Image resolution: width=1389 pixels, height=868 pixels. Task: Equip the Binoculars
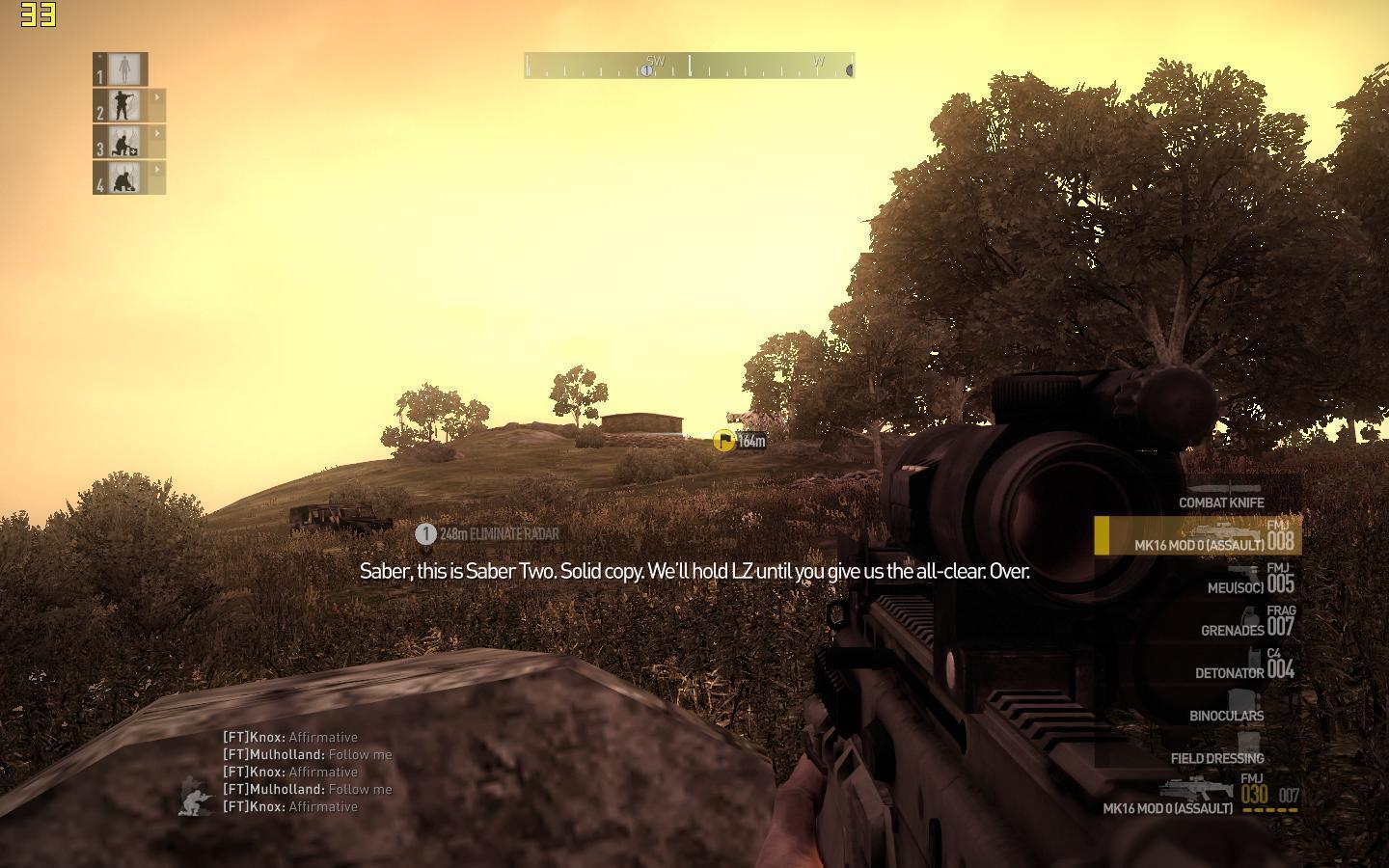1227,714
